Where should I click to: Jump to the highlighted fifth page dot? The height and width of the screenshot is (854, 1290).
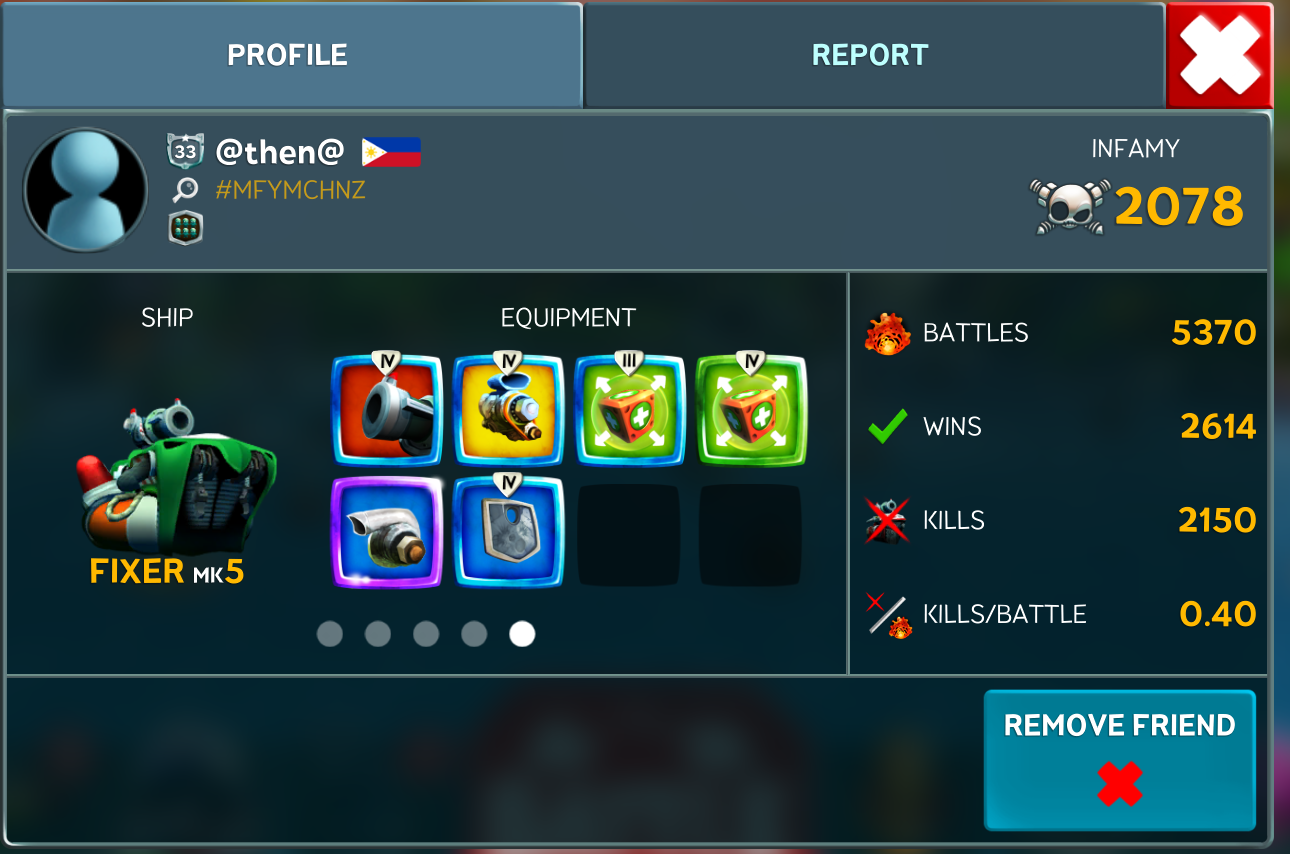(x=522, y=634)
